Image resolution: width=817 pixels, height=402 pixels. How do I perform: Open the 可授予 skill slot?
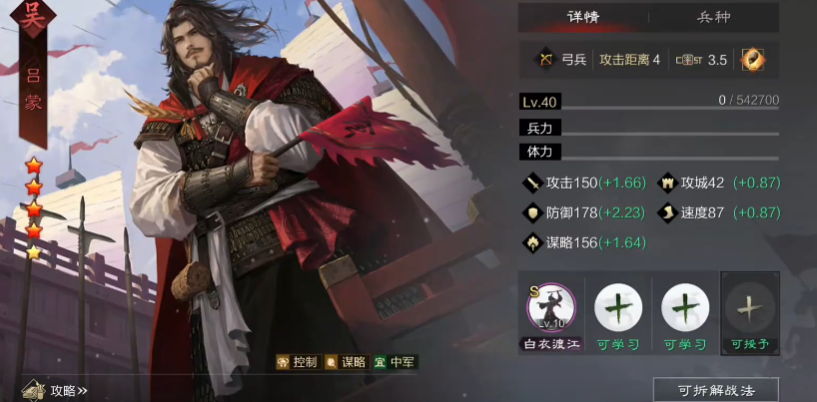coord(749,308)
